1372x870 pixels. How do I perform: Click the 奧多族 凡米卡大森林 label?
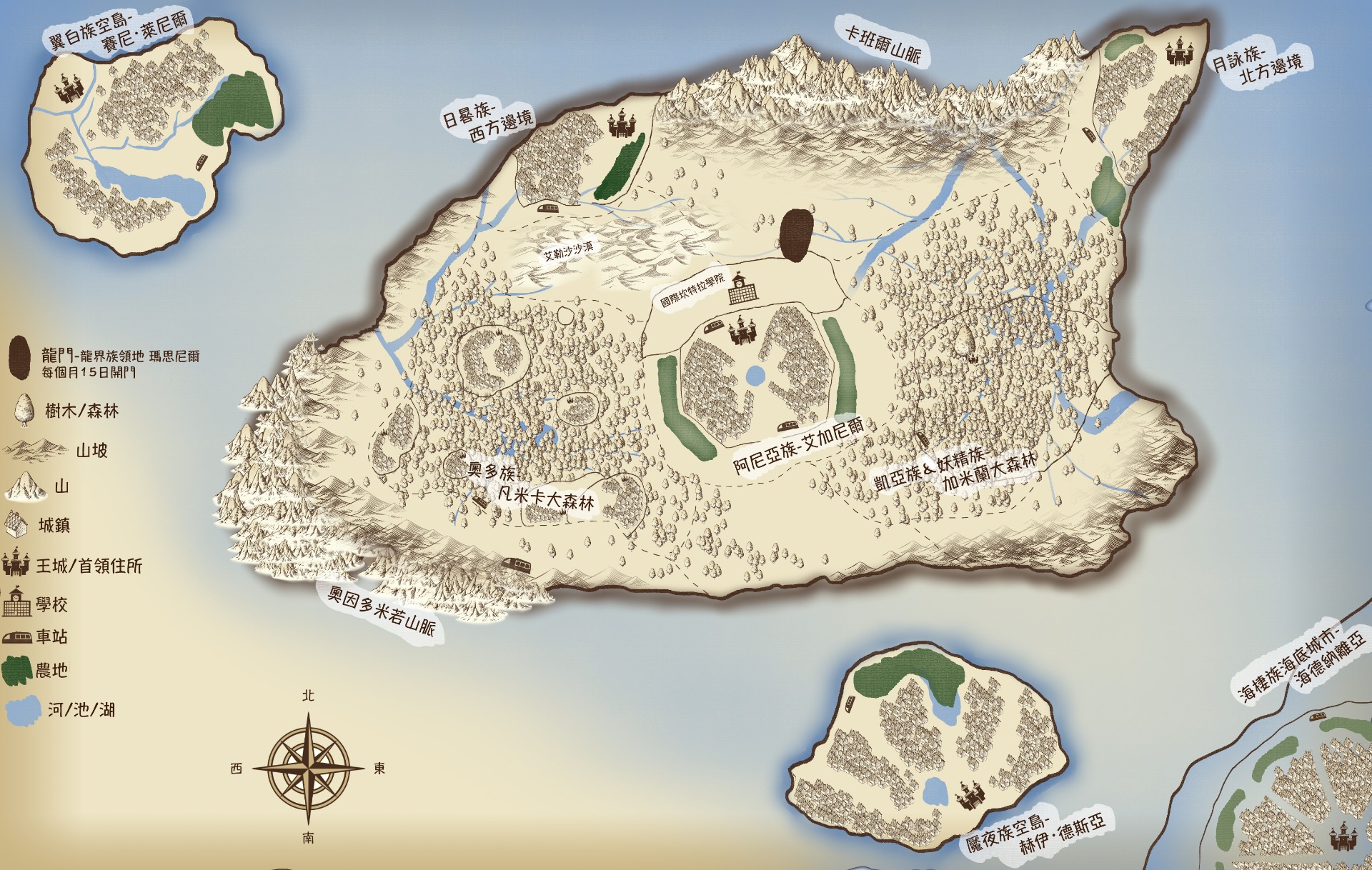[530, 486]
